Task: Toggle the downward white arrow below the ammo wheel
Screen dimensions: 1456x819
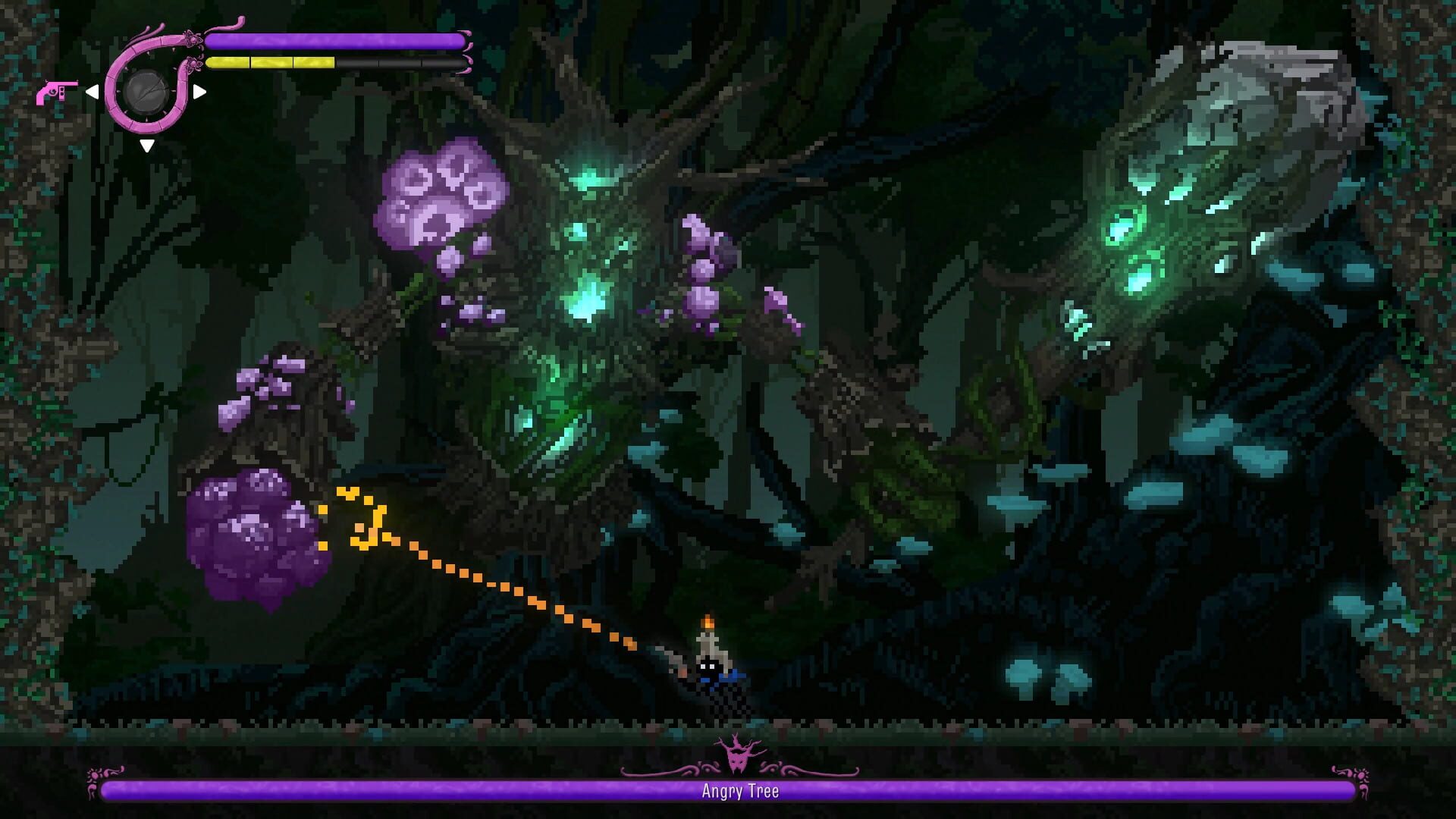Action: click(149, 143)
